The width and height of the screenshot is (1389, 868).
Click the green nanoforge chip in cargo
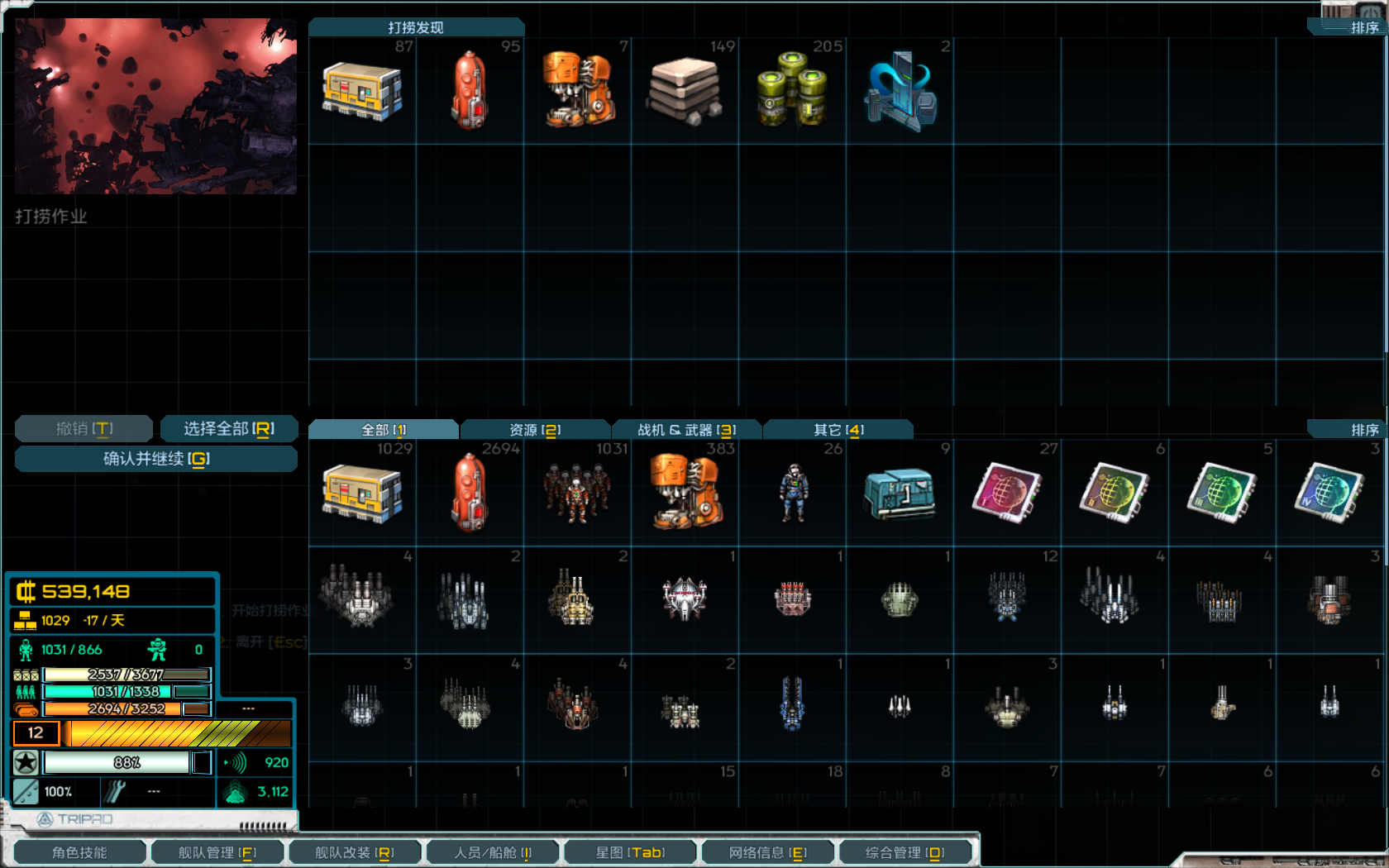(x=1220, y=492)
